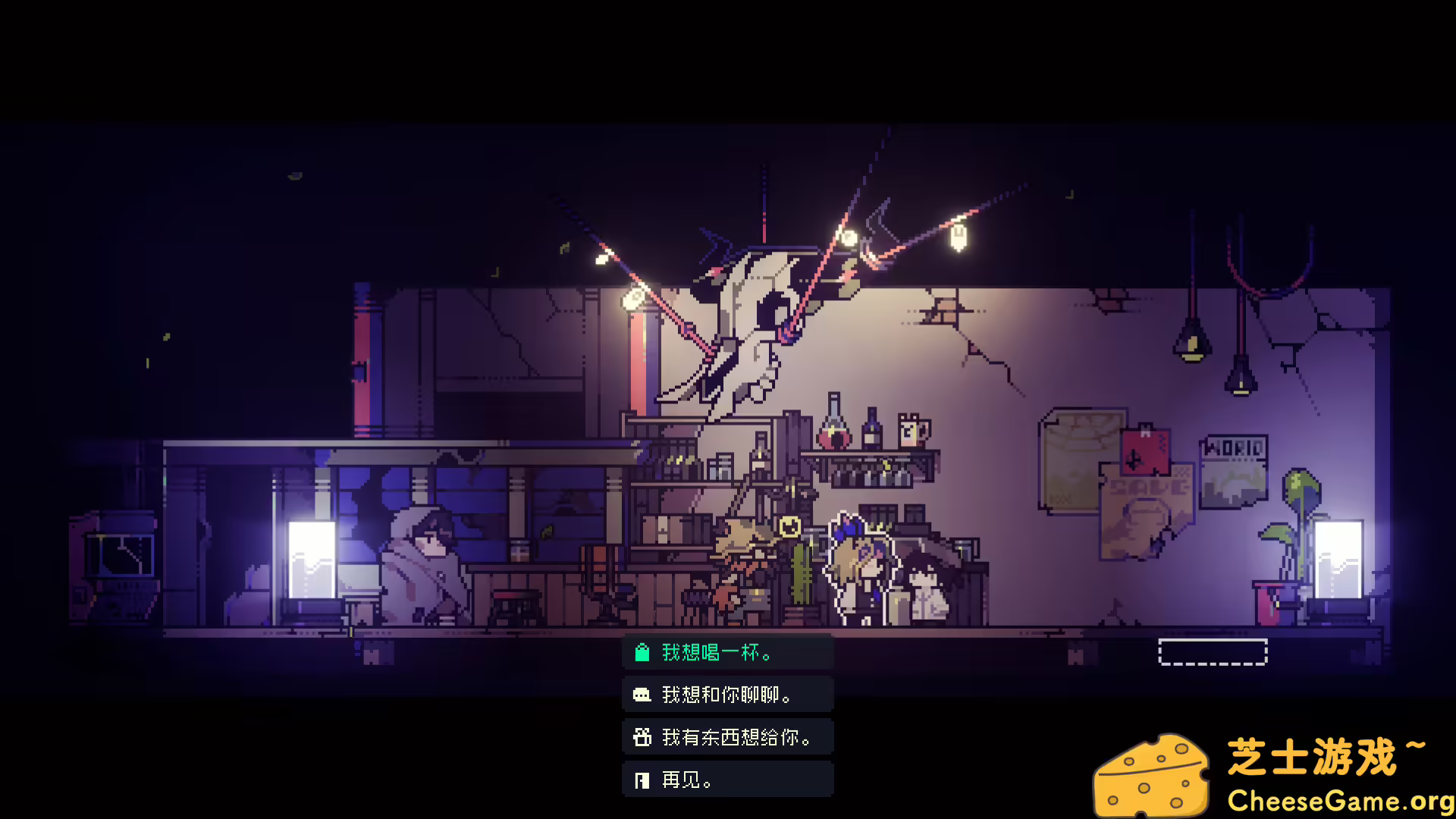Click the door icon next to 再见
1456x819 pixels.
tap(642, 779)
